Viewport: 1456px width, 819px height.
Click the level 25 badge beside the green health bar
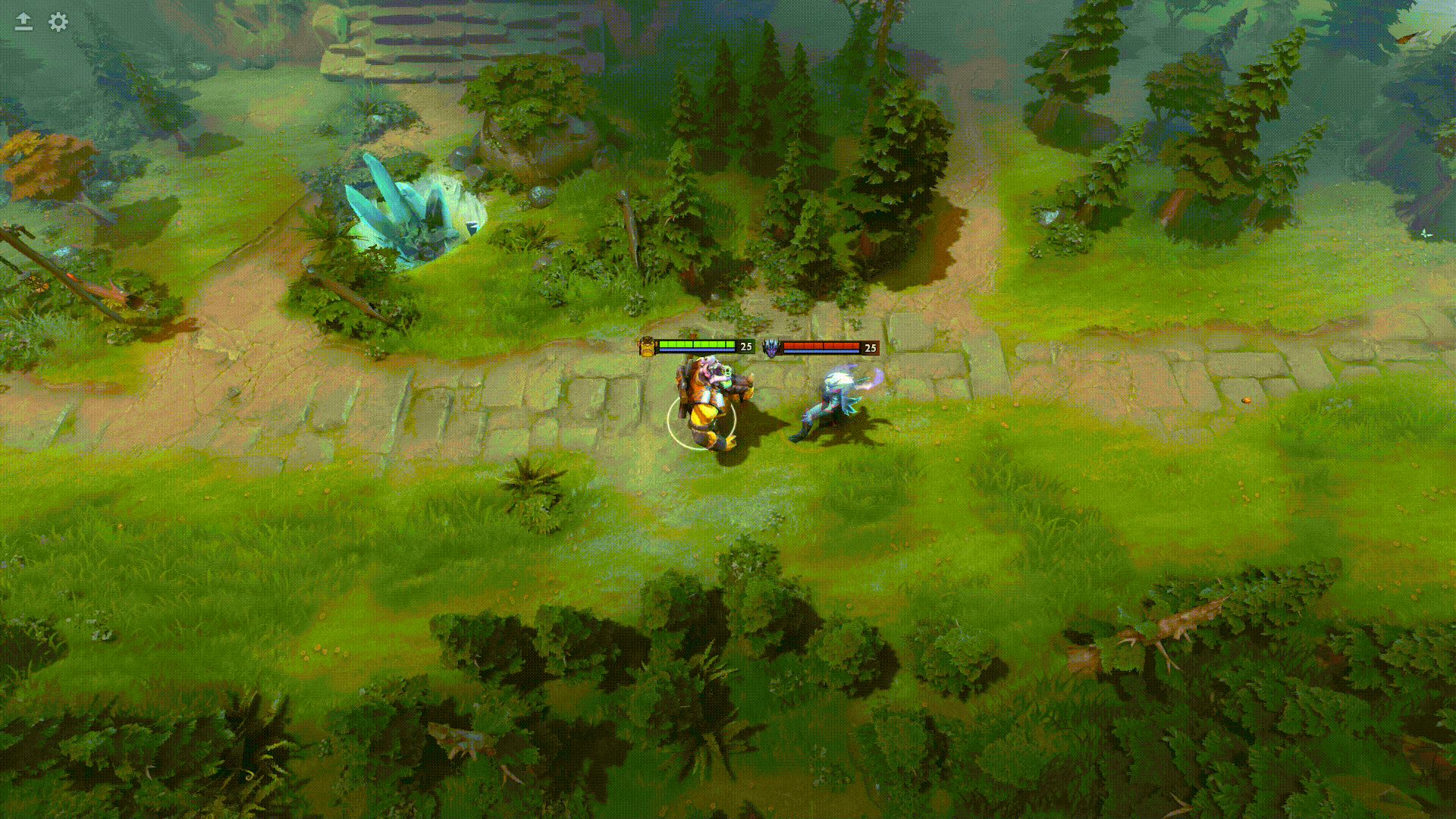[x=745, y=347]
